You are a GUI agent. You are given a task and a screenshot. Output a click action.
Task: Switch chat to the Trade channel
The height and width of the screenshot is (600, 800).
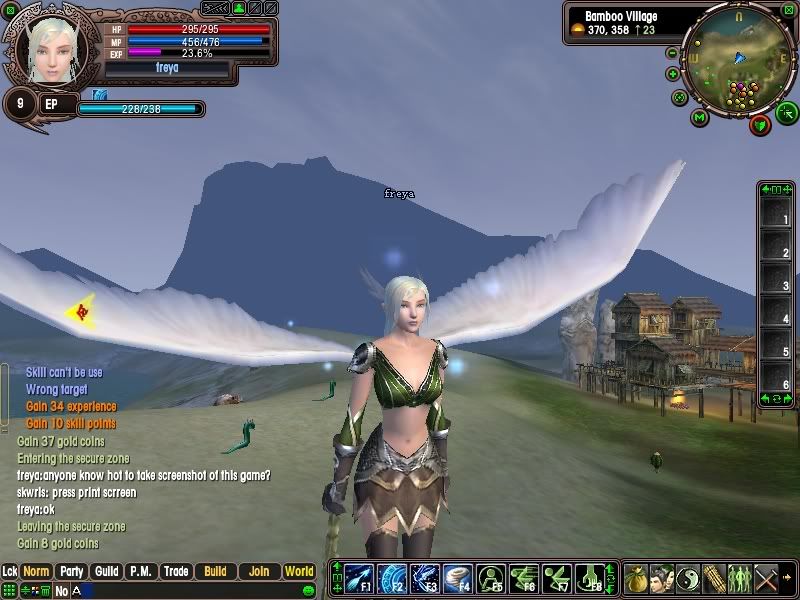coord(176,572)
